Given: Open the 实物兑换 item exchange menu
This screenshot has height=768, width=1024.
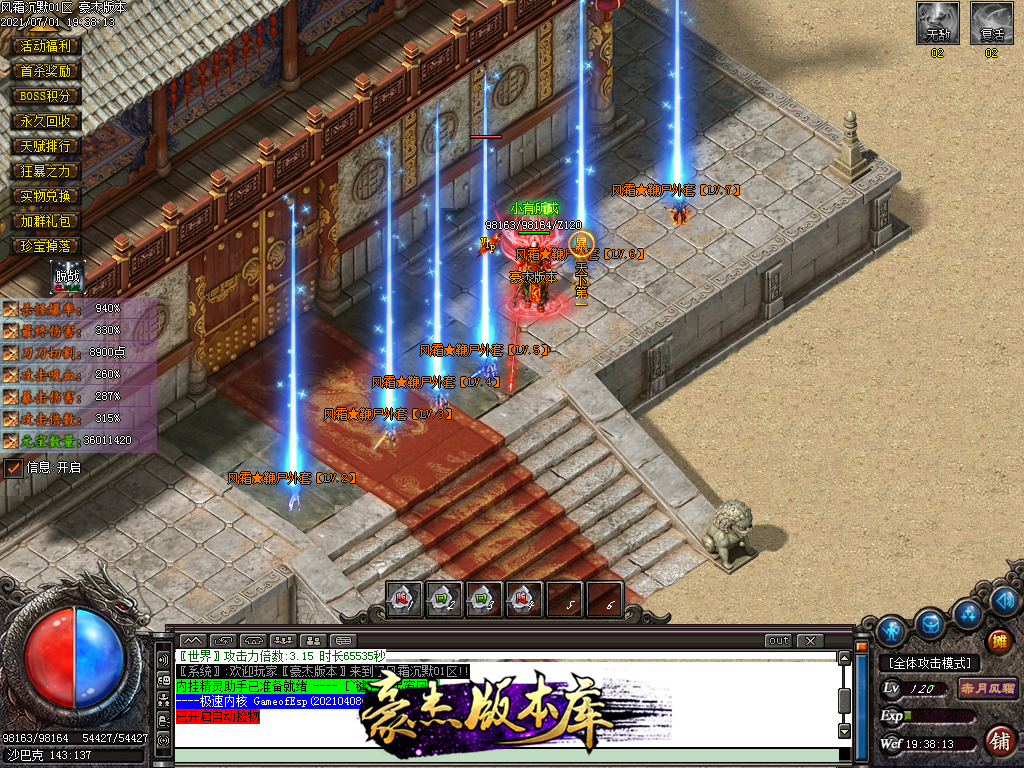Looking at the screenshot, I should tap(46, 196).
